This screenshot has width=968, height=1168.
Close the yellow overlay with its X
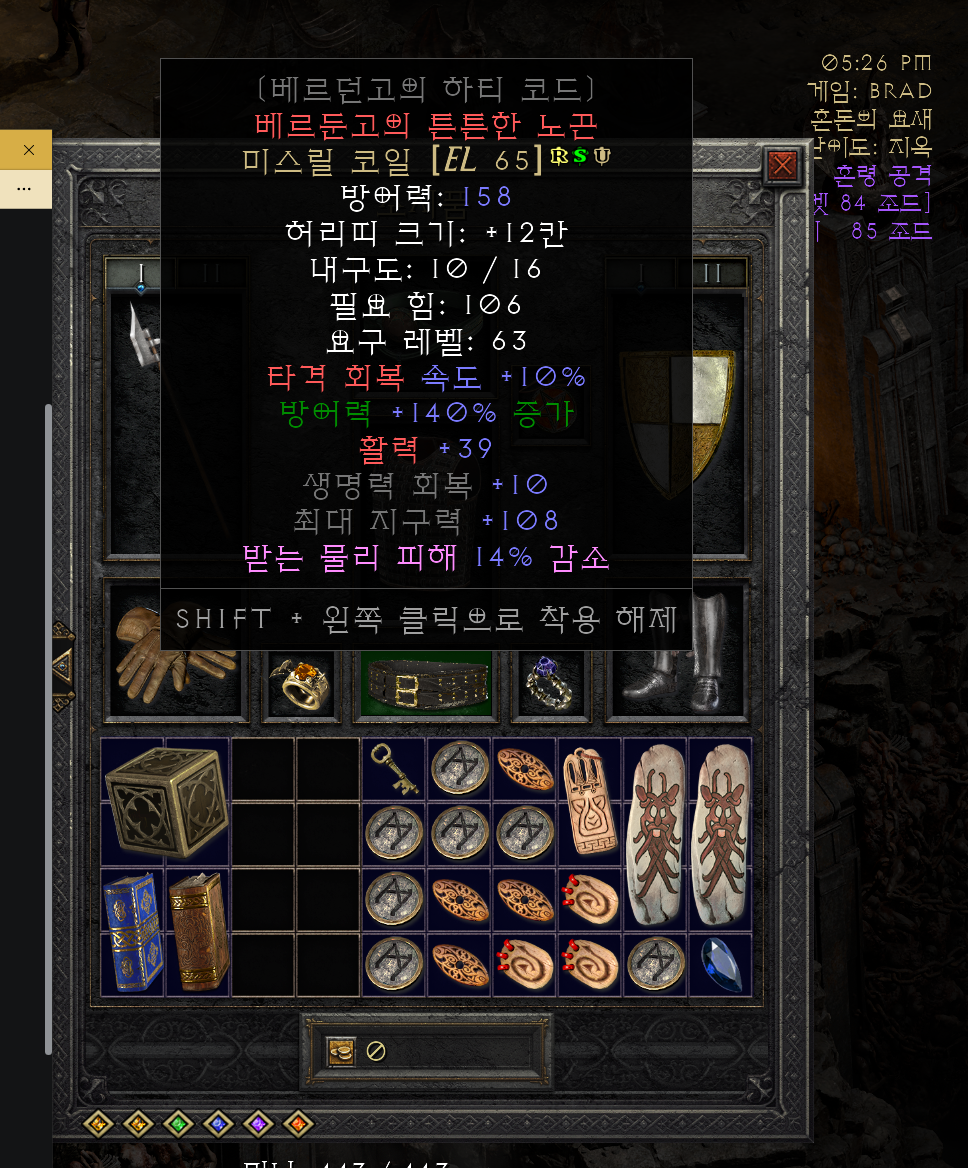pos(28,150)
